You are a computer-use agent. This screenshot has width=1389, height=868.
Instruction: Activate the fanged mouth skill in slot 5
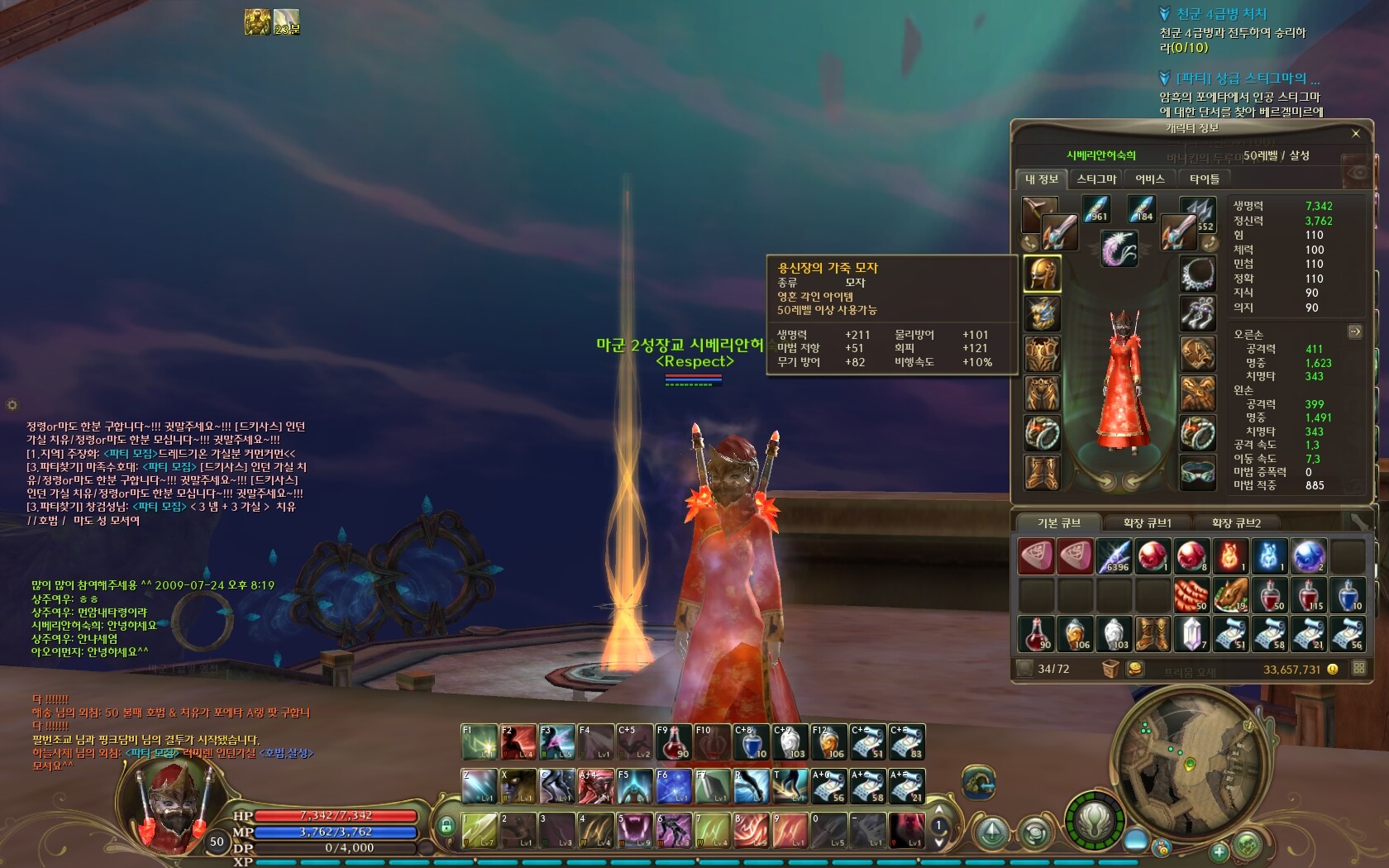[635, 829]
